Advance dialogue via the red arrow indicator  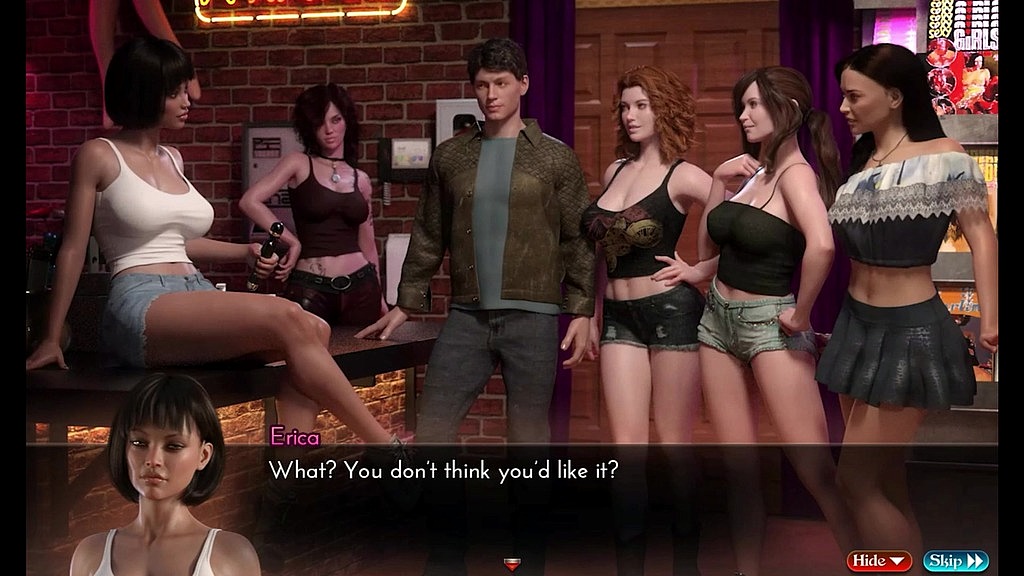(x=511, y=565)
